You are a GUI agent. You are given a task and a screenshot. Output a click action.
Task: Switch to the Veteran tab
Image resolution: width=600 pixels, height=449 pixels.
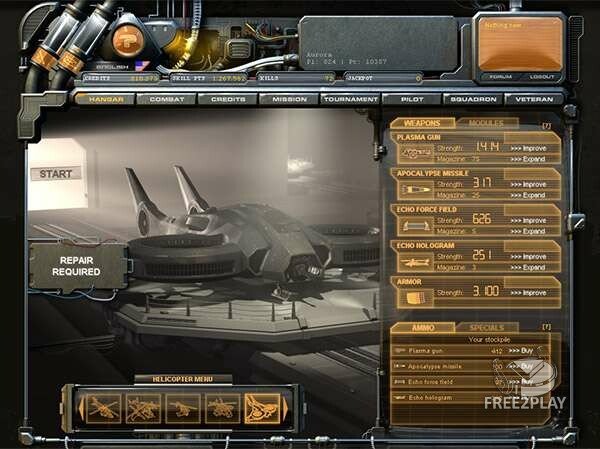pyautogui.click(x=528, y=99)
